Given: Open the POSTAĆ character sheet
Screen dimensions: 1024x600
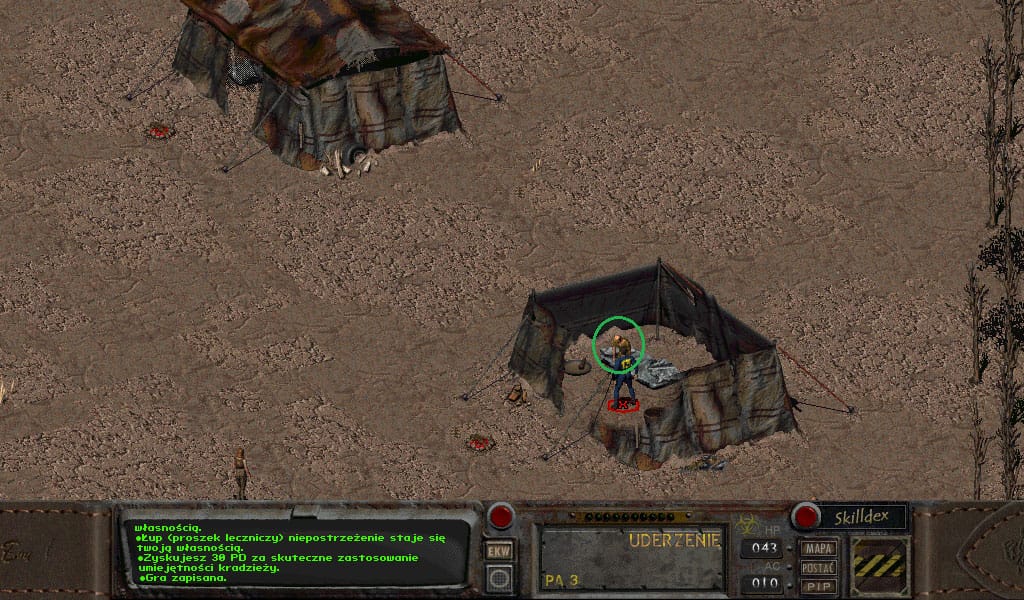Looking at the screenshot, I should point(819,567).
